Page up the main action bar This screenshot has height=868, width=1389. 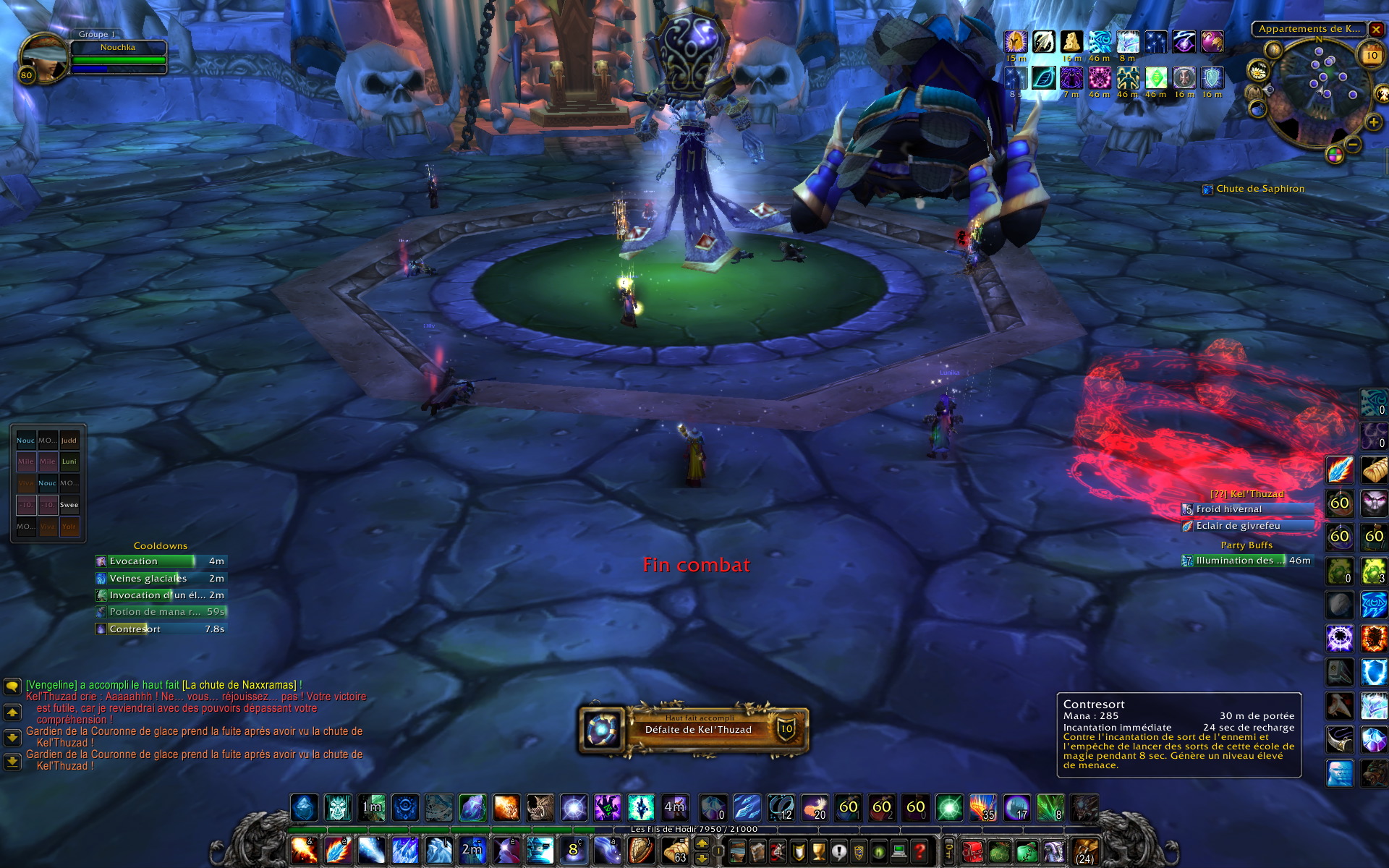[702, 843]
